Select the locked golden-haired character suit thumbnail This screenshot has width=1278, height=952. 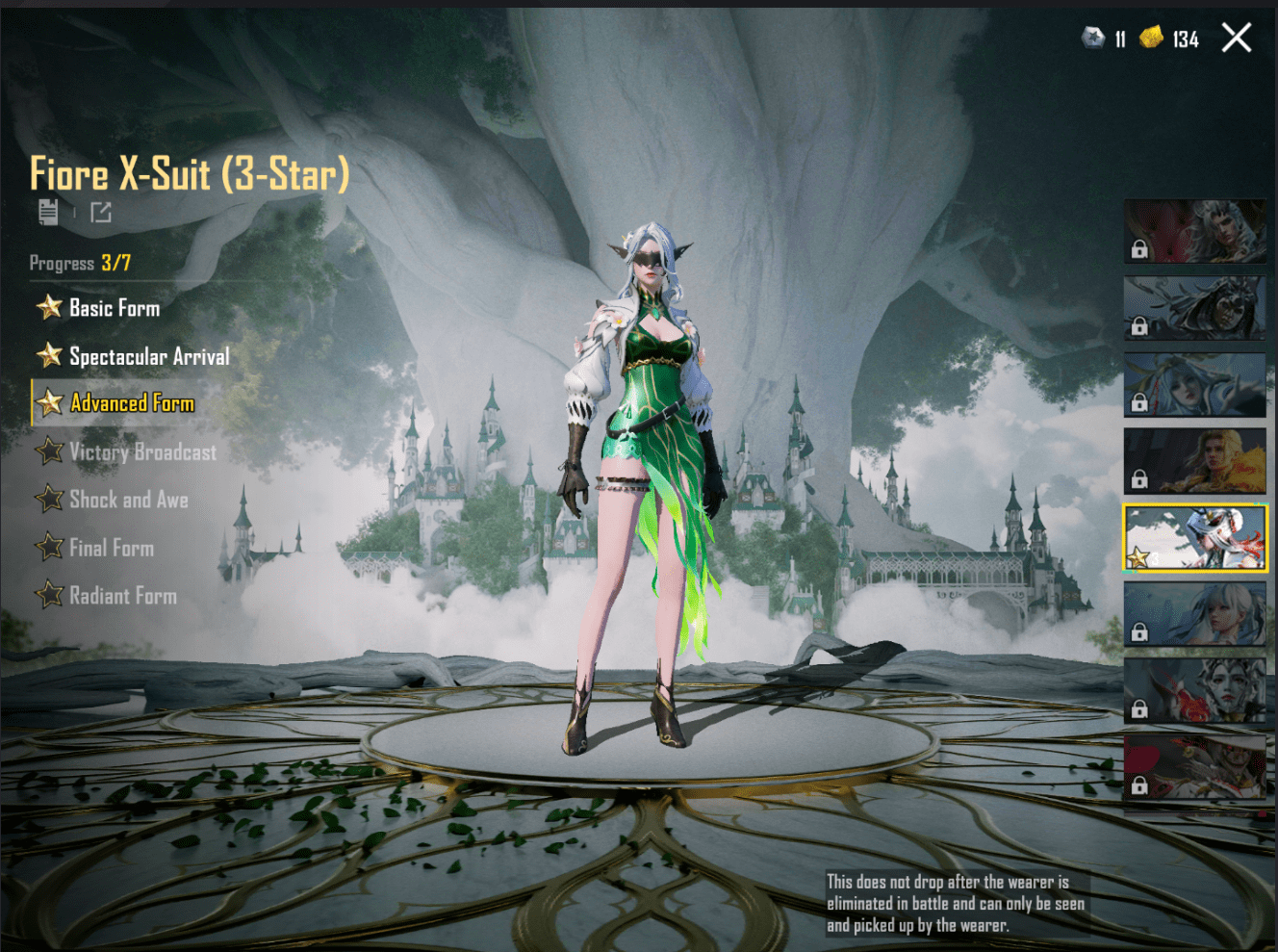pos(1194,461)
